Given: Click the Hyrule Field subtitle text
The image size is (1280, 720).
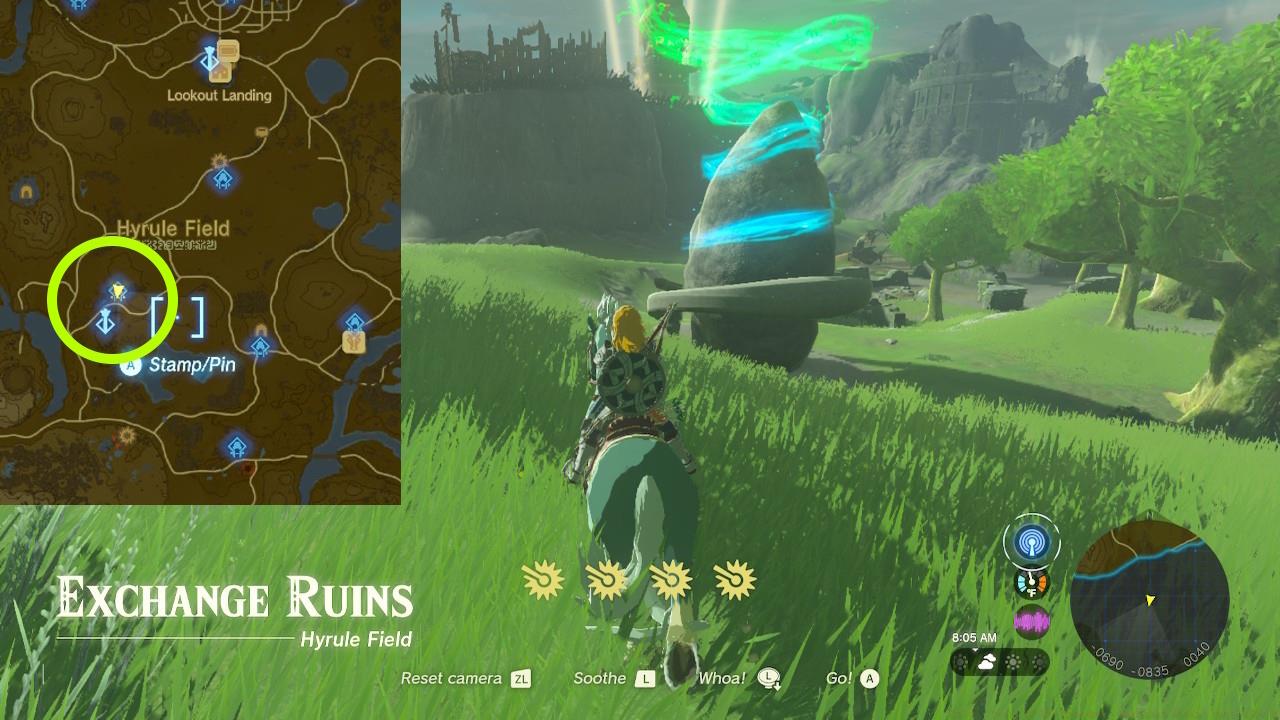Looking at the screenshot, I should 355,640.
